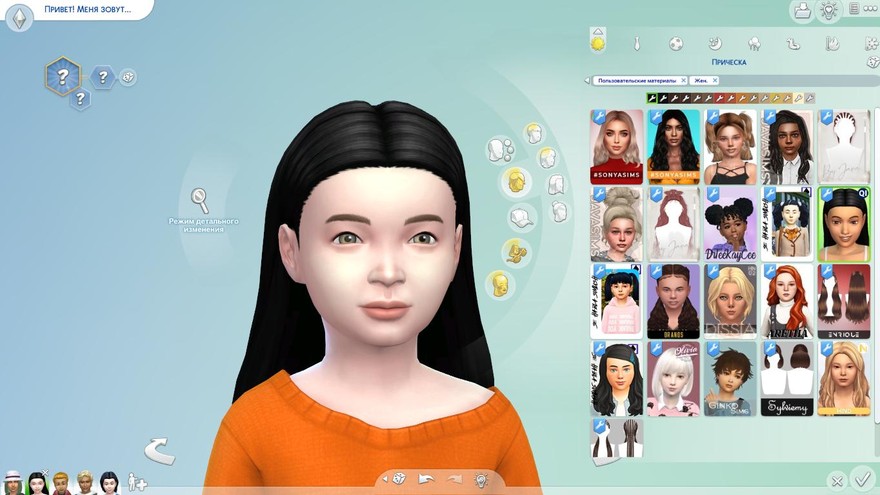Open the hat accessory category
Image resolution: width=880 pixels, height=495 pixels.
(521, 217)
